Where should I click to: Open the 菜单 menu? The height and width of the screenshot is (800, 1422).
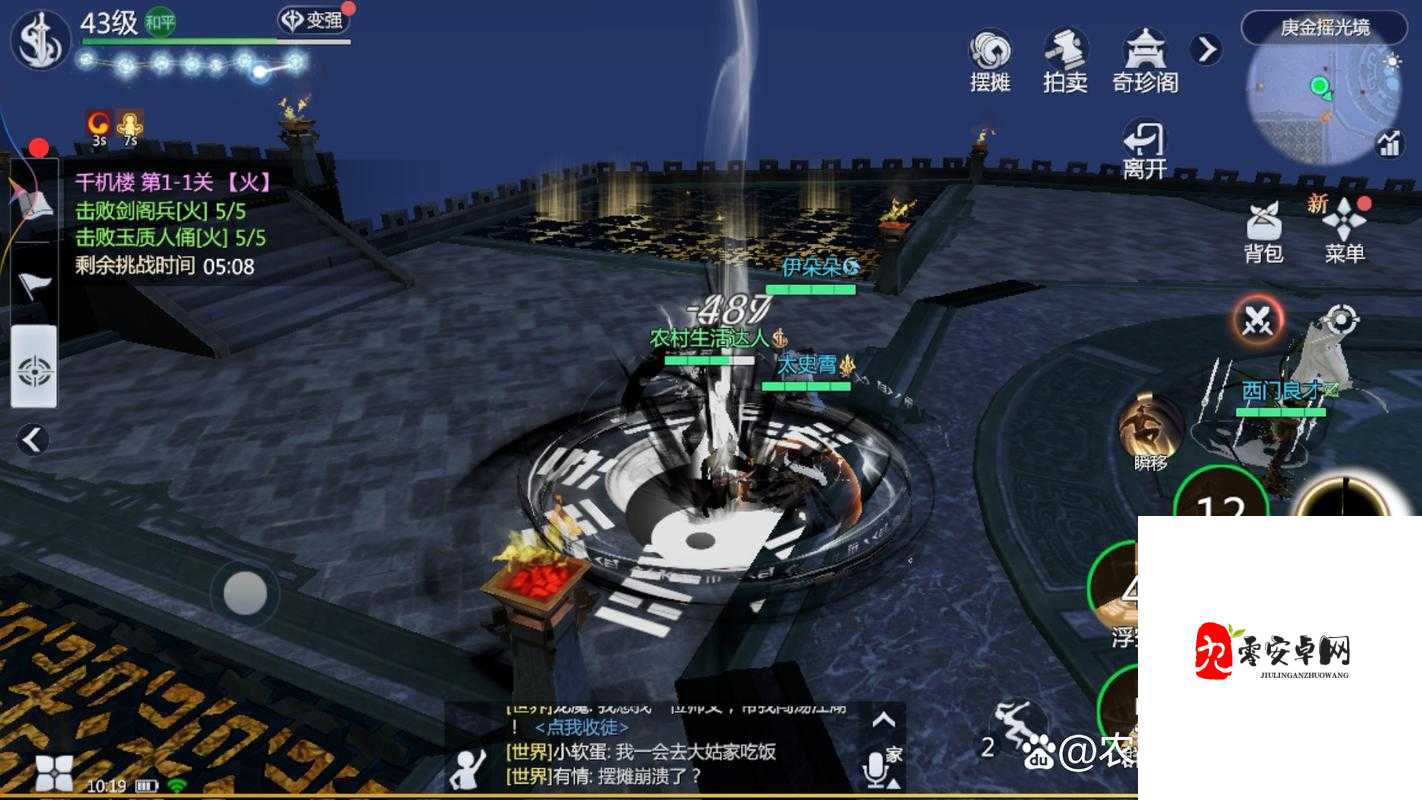click(1344, 232)
